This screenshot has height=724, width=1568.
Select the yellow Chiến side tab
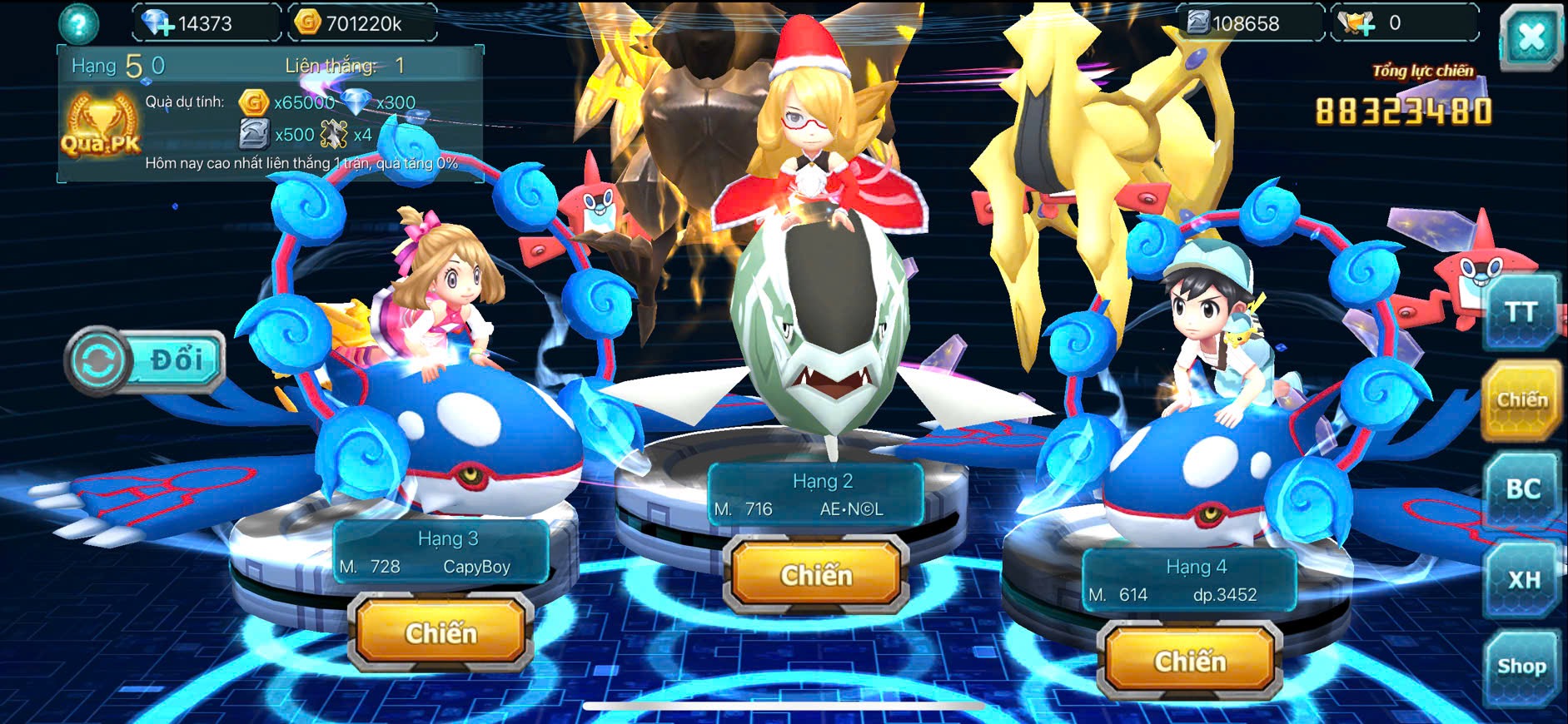pos(1521,400)
